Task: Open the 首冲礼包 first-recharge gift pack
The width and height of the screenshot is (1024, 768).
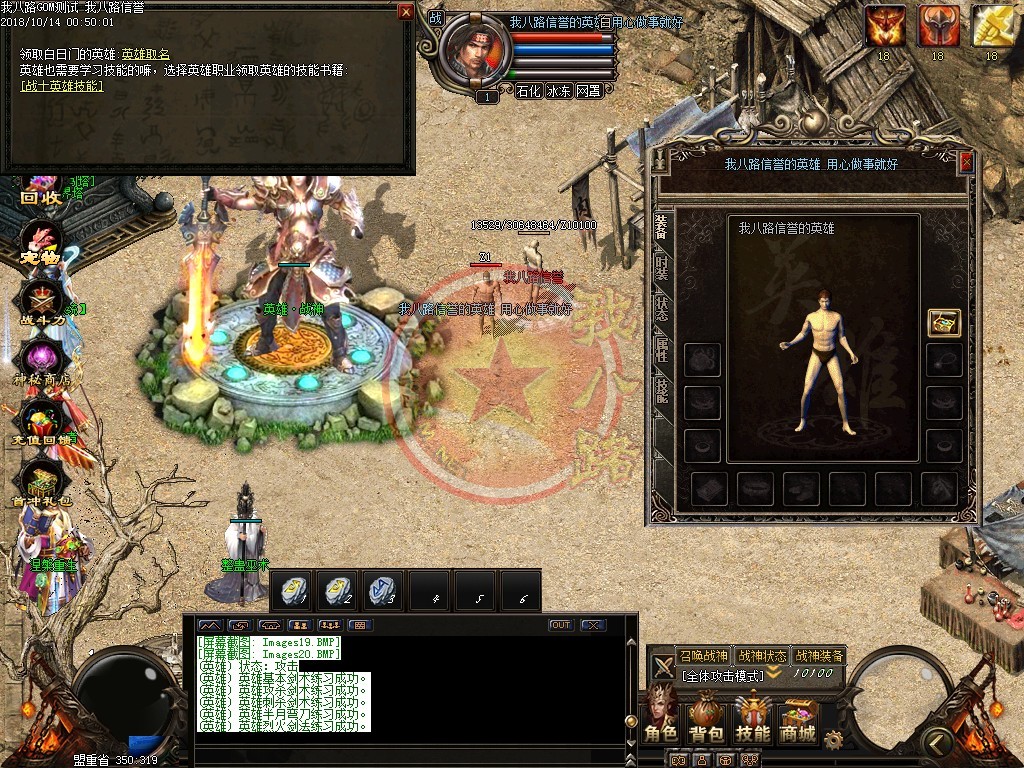Action: [42, 484]
